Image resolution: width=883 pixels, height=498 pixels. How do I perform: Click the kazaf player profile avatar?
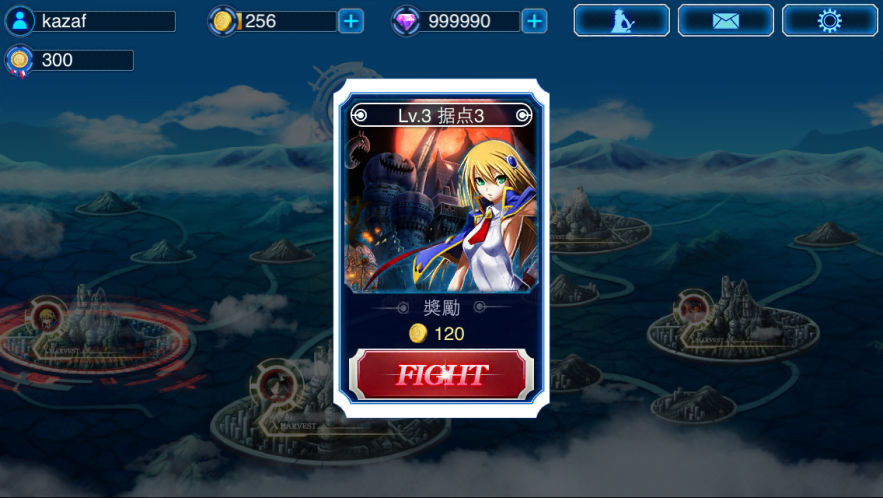point(19,21)
